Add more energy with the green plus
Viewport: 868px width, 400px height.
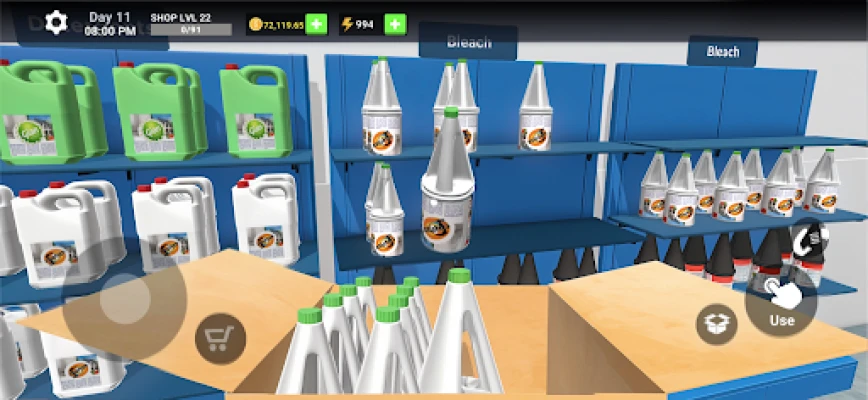(x=395, y=24)
